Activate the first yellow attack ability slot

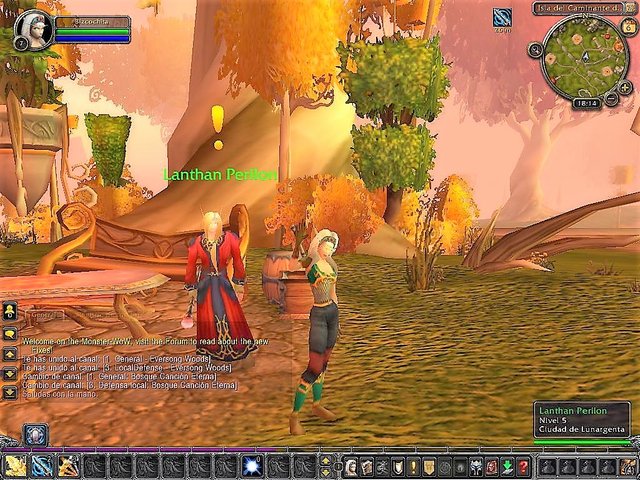point(16,466)
